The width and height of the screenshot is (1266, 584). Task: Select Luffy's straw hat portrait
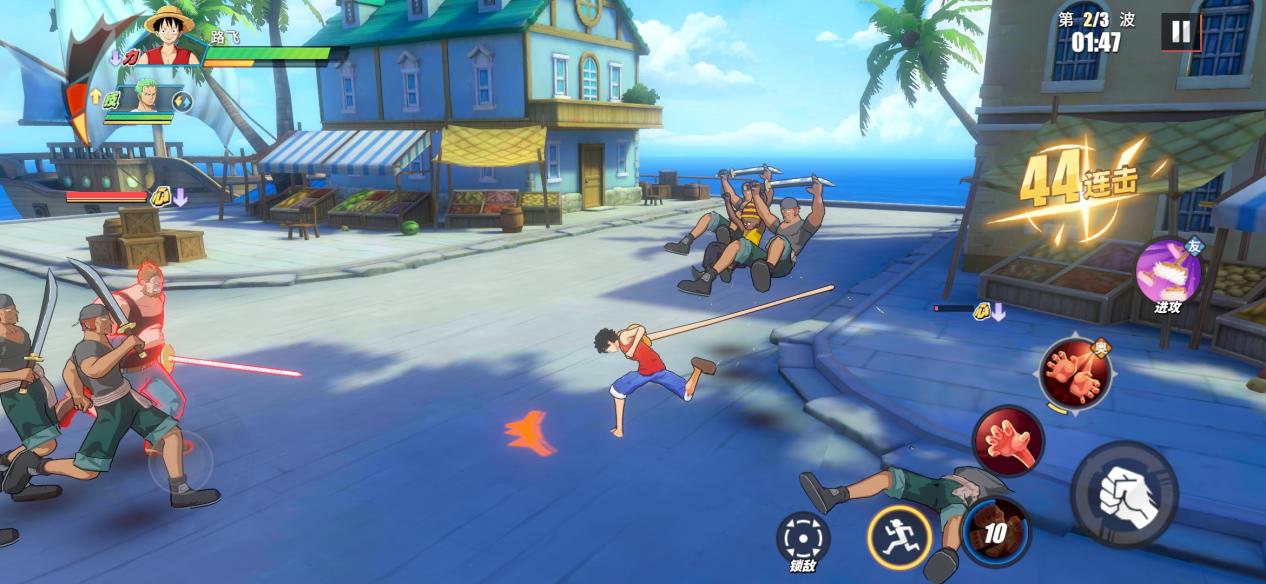169,34
